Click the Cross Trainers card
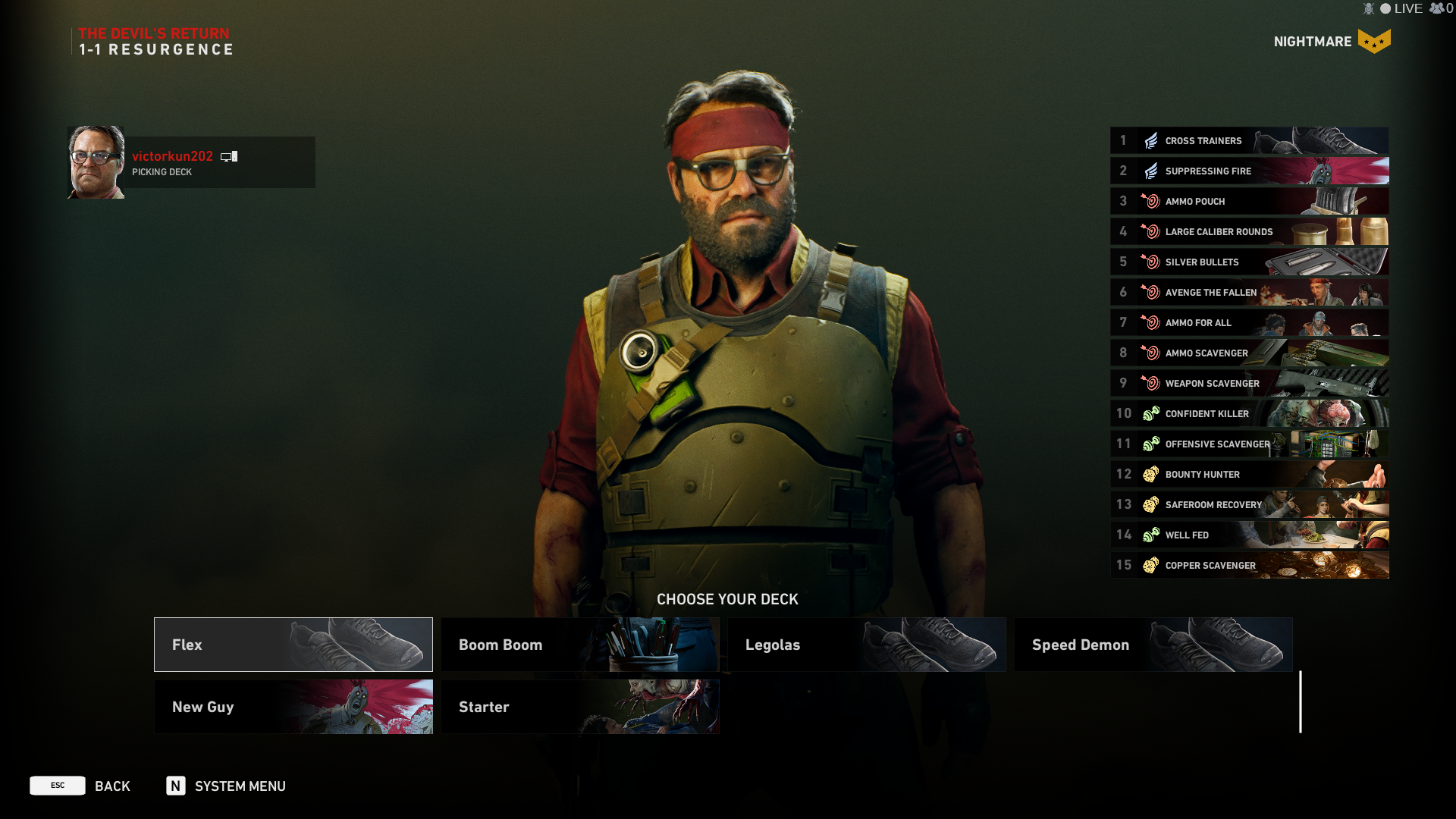This screenshot has height=819, width=1456. (1249, 140)
